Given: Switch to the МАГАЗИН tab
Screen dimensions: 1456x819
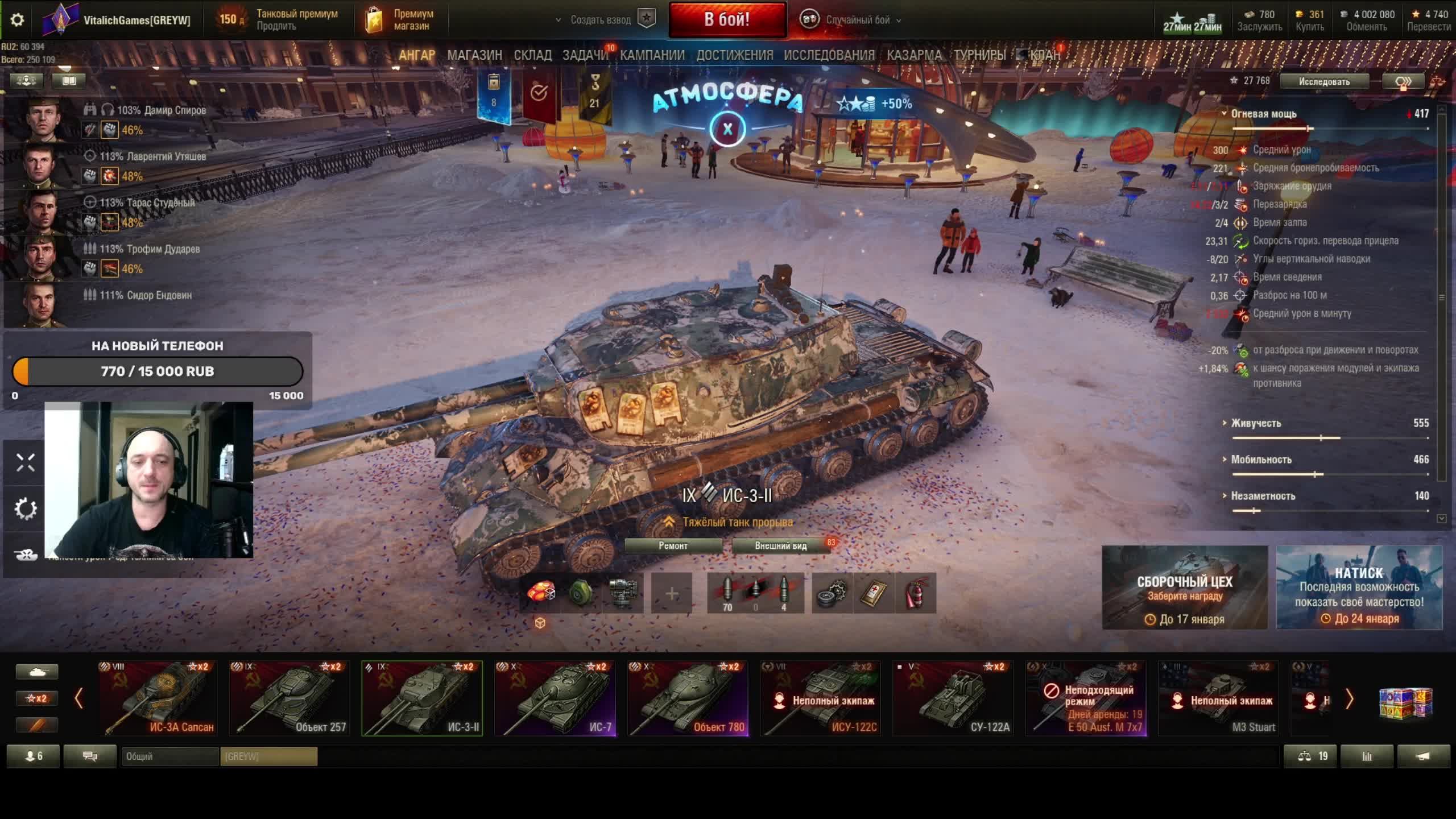Looking at the screenshot, I should point(474,55).
